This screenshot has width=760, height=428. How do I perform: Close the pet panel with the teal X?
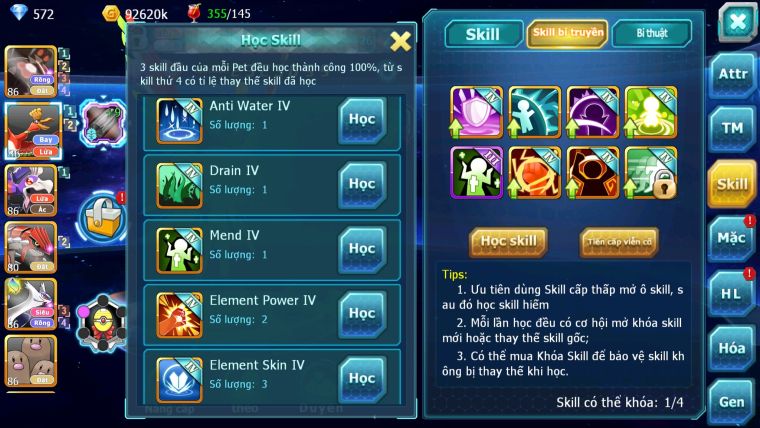(737, 22)
